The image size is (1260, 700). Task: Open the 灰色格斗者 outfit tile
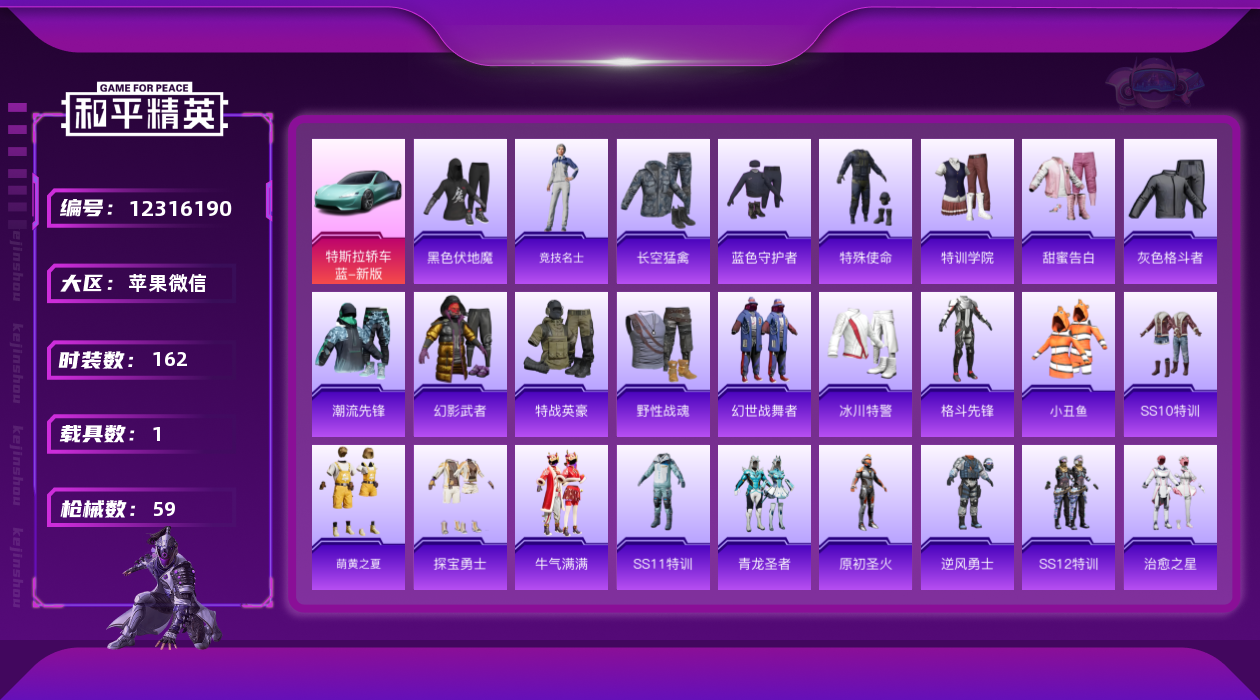1170,211
